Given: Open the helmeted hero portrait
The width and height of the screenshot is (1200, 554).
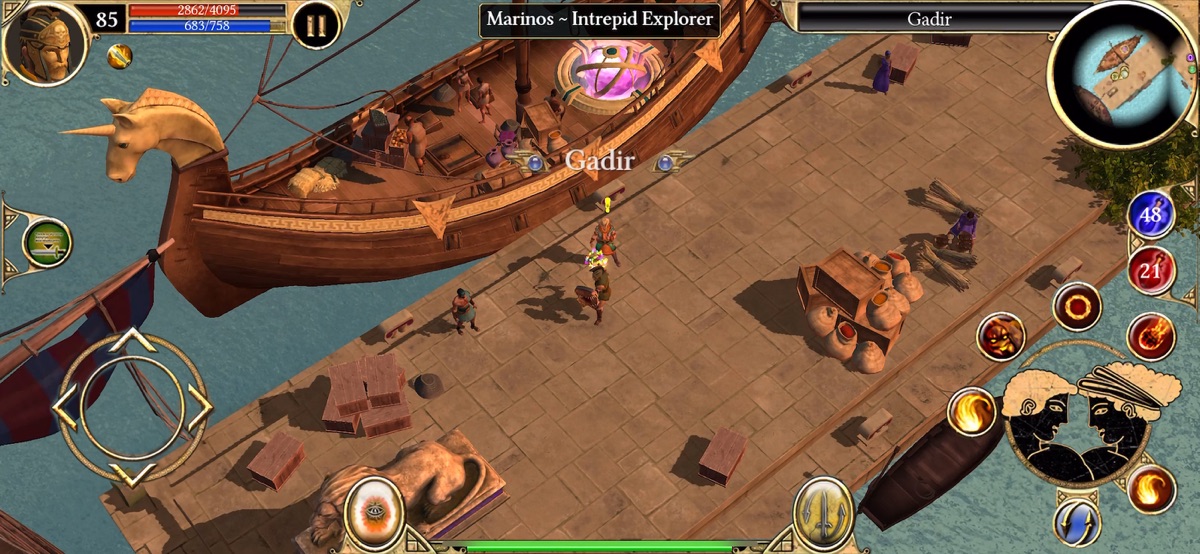Looking at the screenshot, I should [45, 42].
